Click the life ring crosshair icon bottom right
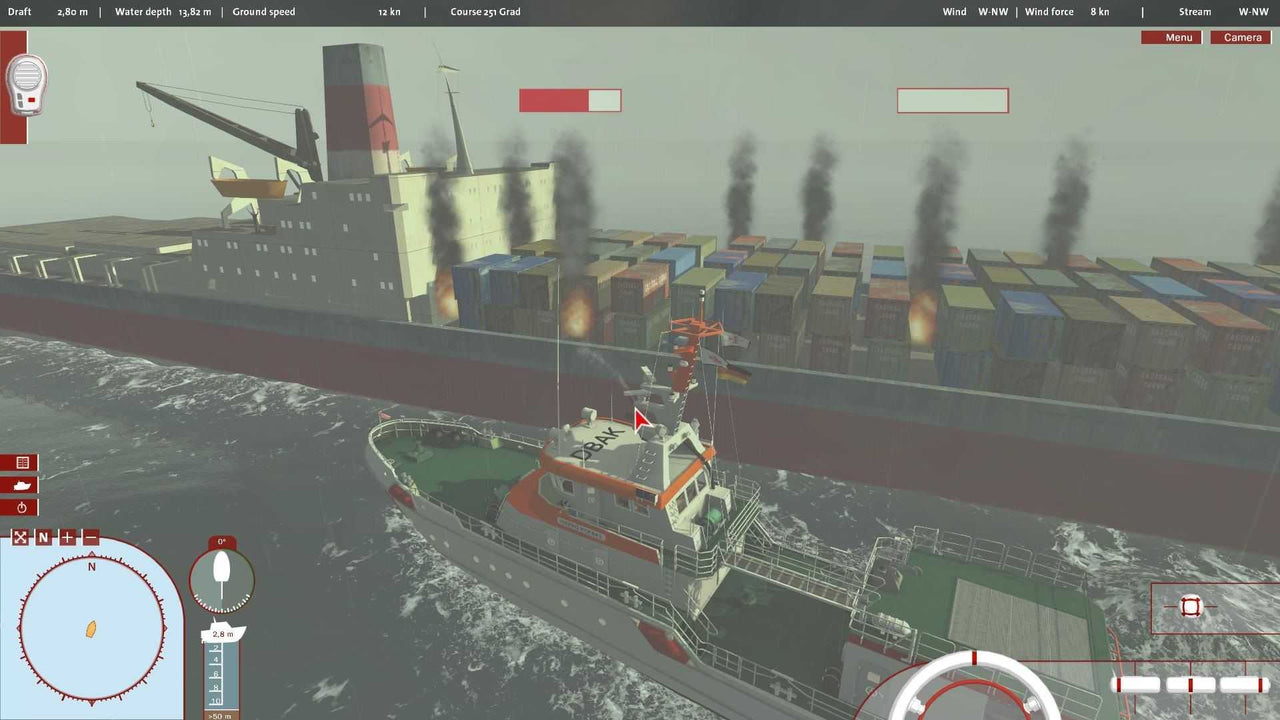Image resolution: width=1280 pixels, height=720 pixels. click(1190, 606)
